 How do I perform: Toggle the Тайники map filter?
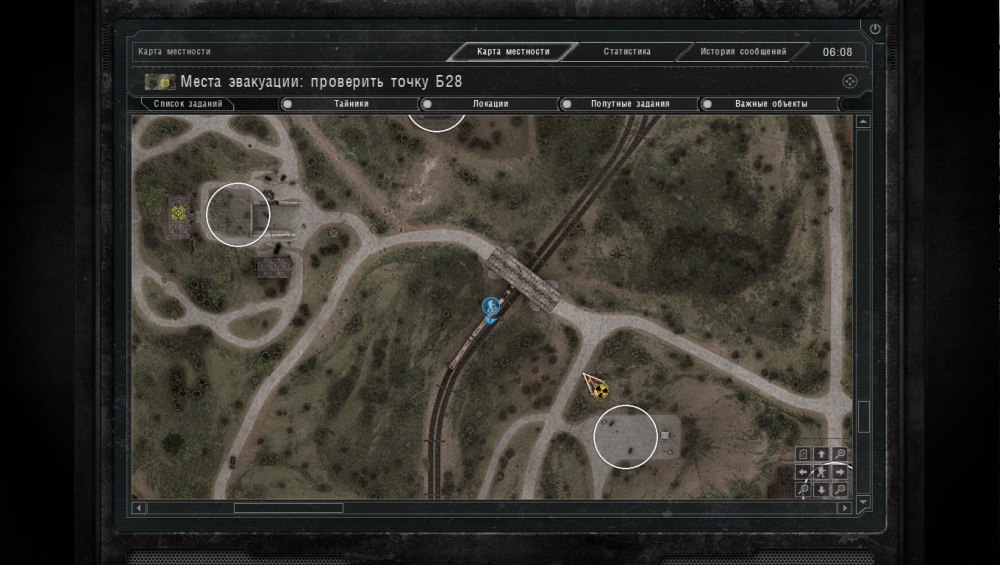[x=287, y=103]
